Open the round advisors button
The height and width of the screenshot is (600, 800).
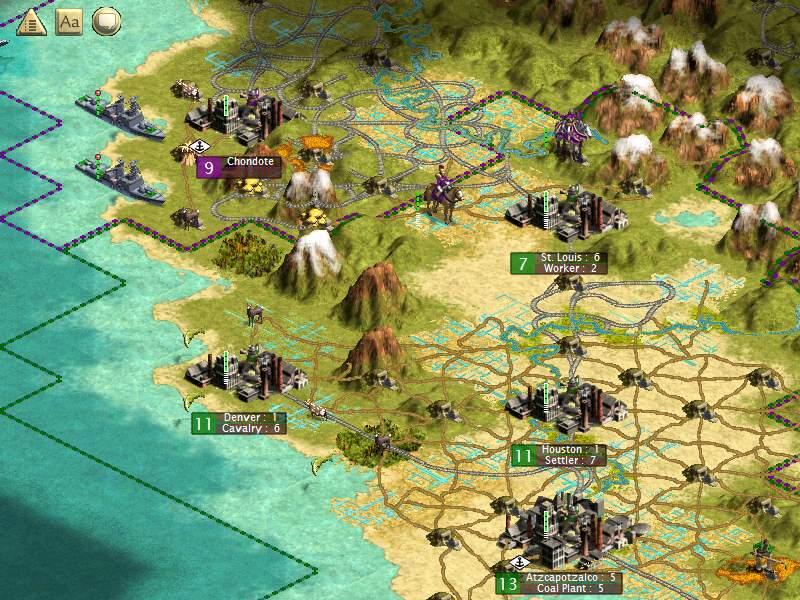click(106, 21)
